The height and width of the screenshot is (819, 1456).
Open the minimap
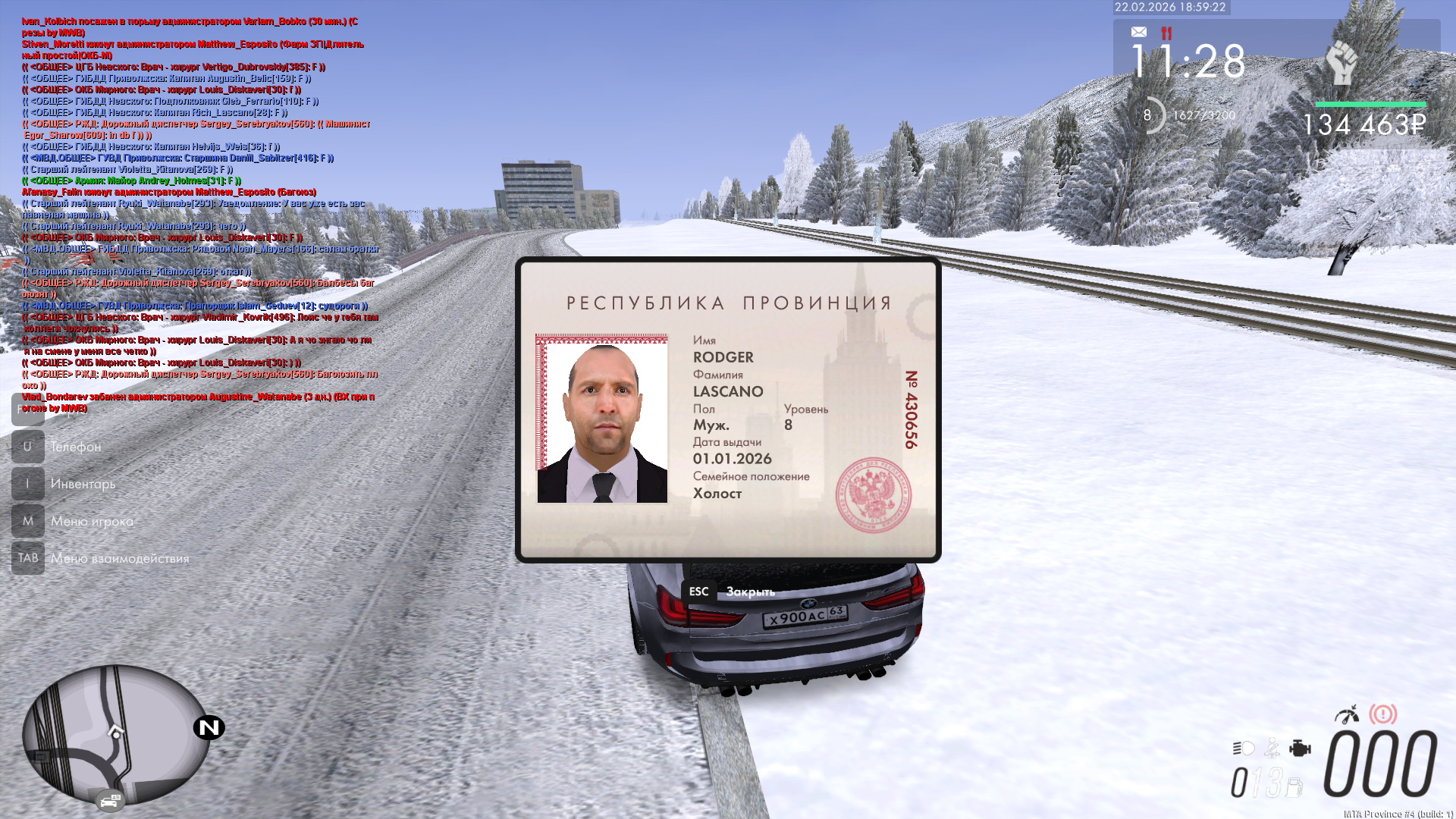point(116,733)
